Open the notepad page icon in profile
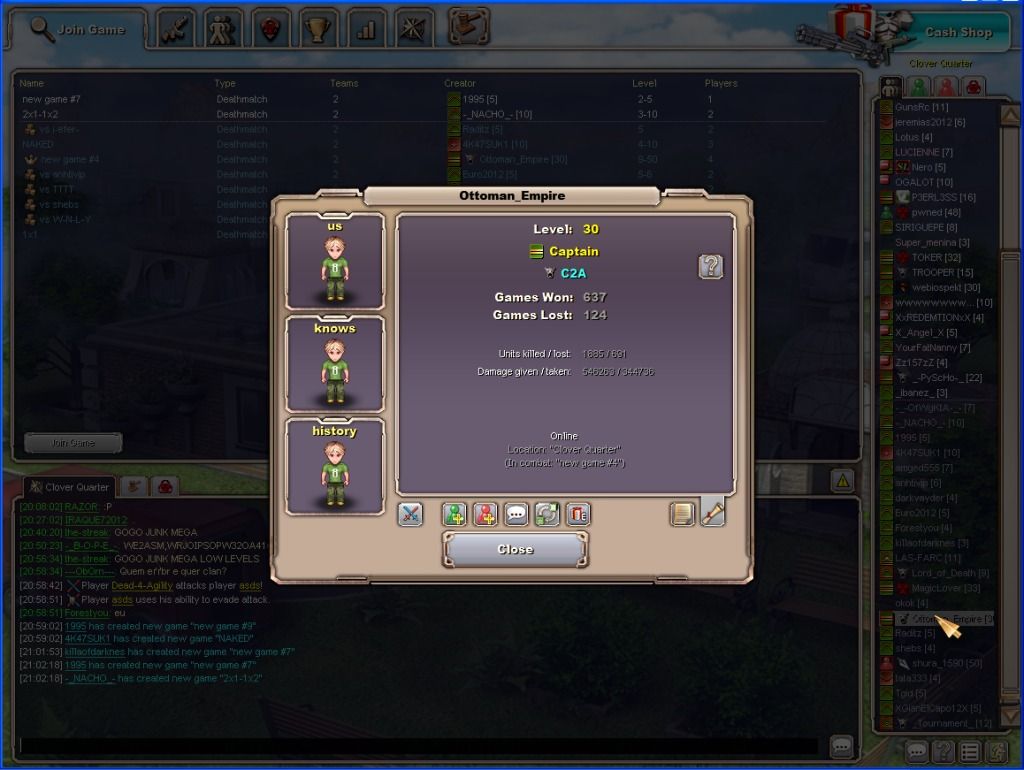The image size is (1024, 770). [x=681, y=514]
